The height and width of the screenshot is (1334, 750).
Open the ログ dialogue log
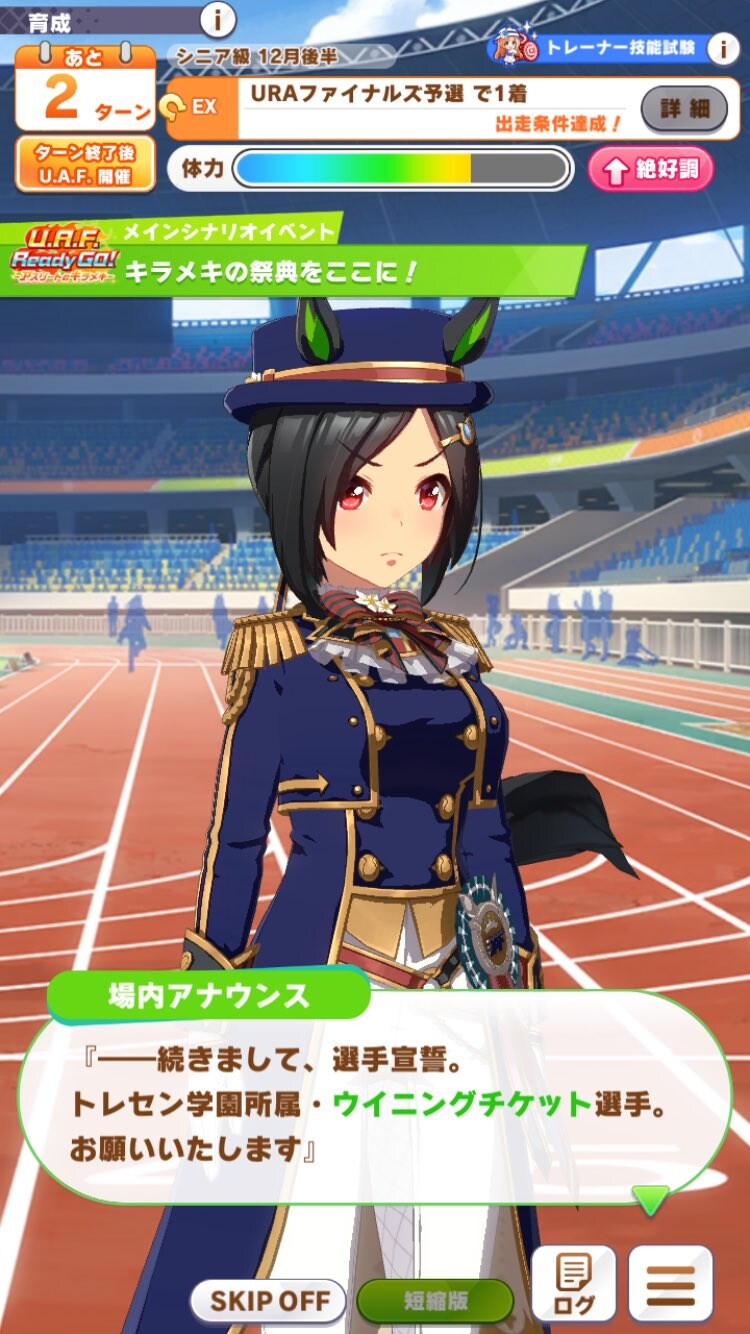(x=573, y=1286)
